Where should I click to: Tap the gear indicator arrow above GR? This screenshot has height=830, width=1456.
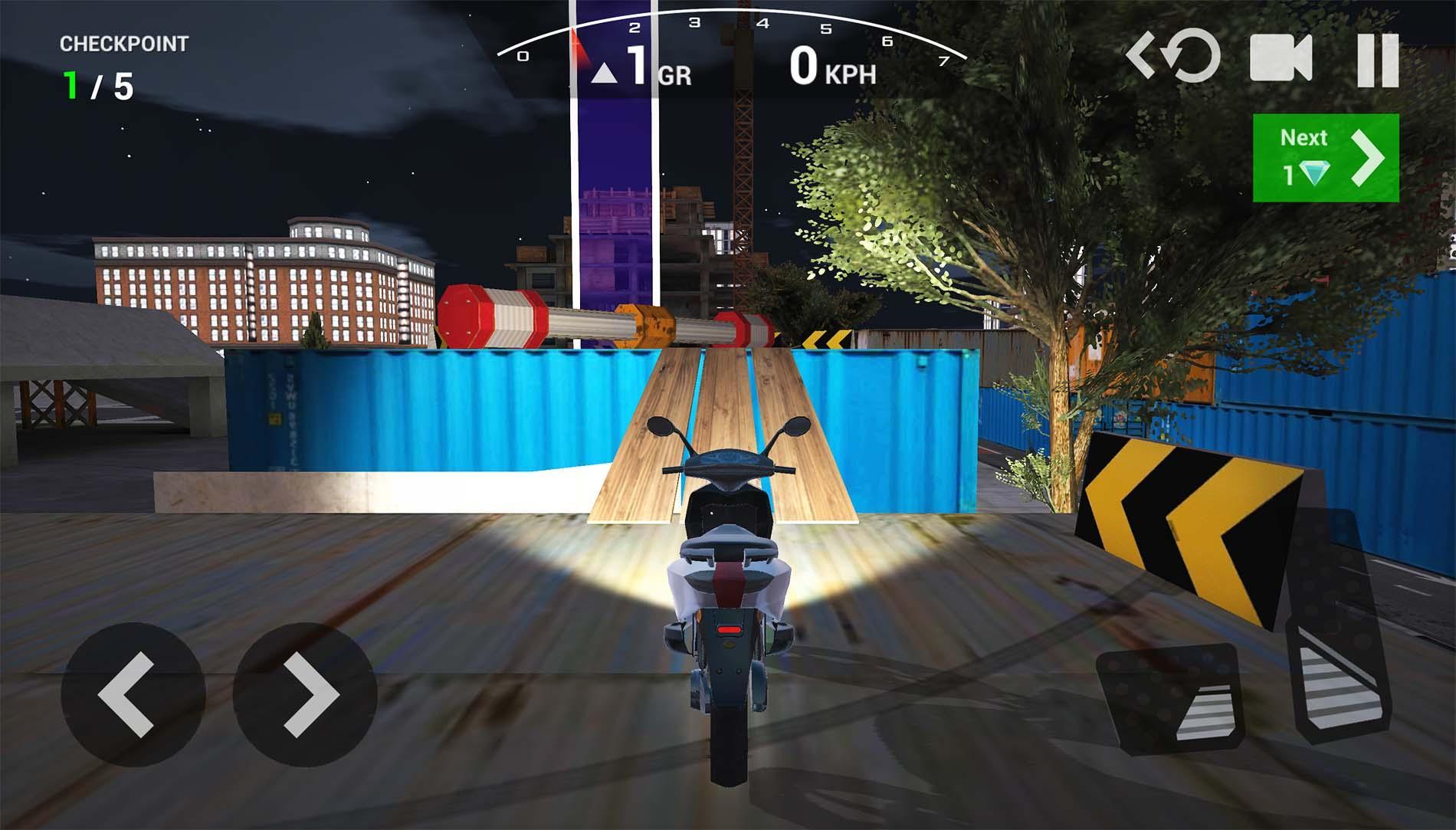605,74
